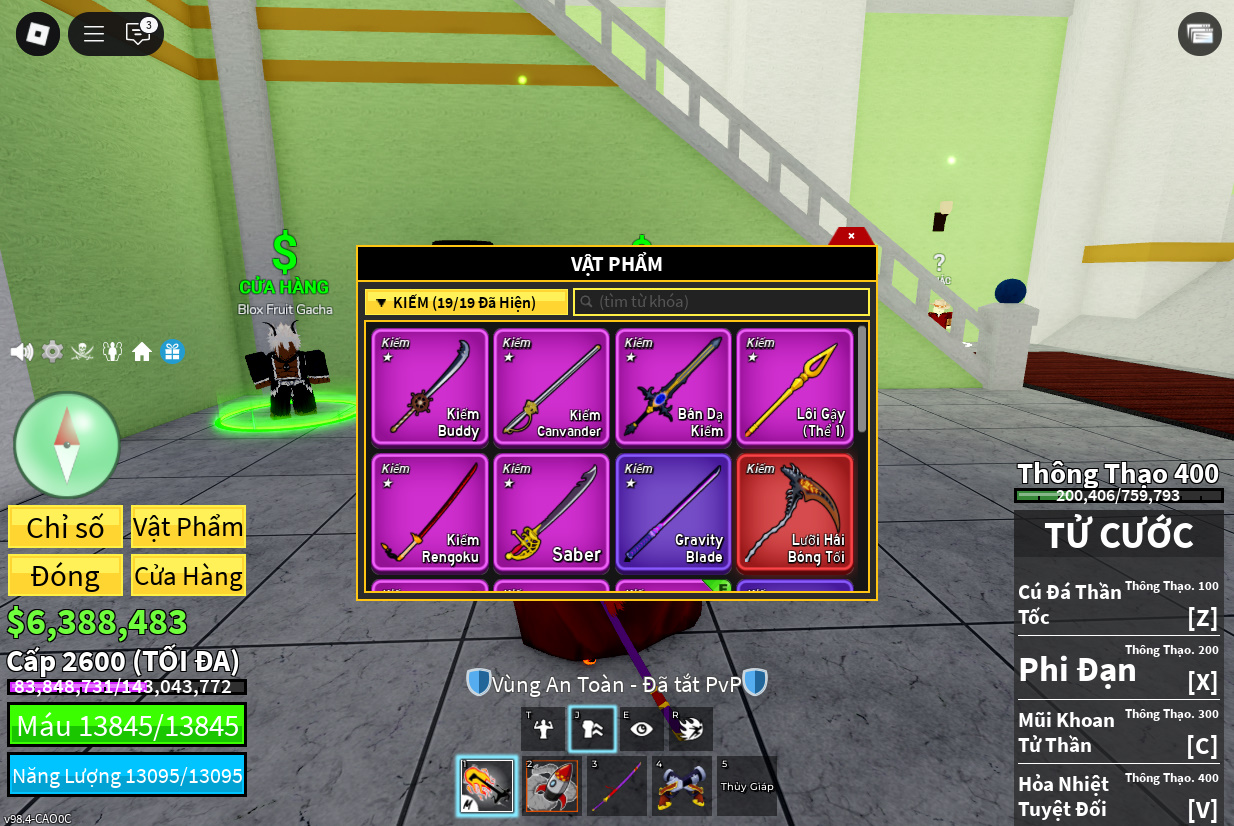Open the Roblox main menu logo
The image size is (1234, 826).
tap(38, 34)
